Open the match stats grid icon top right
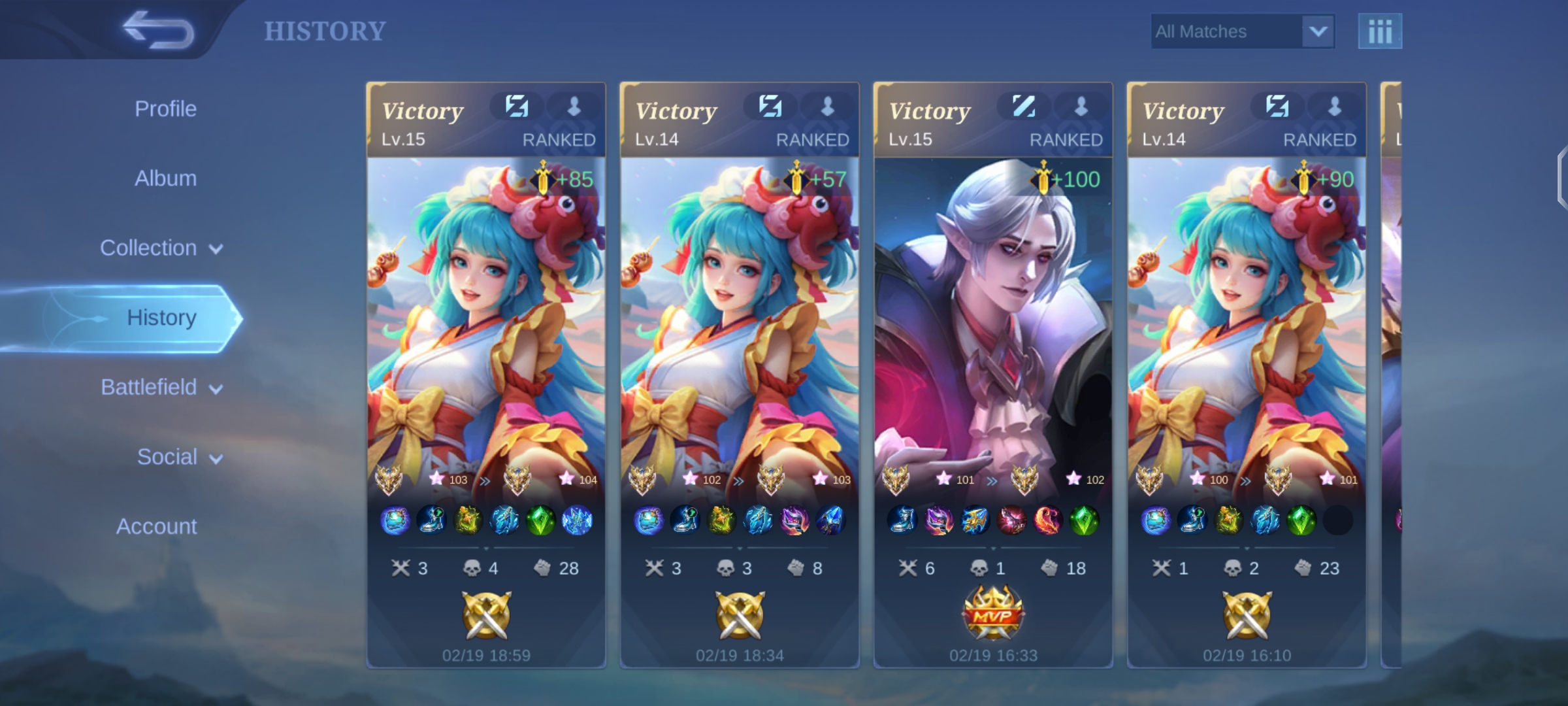The image size is (1568, 706). click(1380, 30)
